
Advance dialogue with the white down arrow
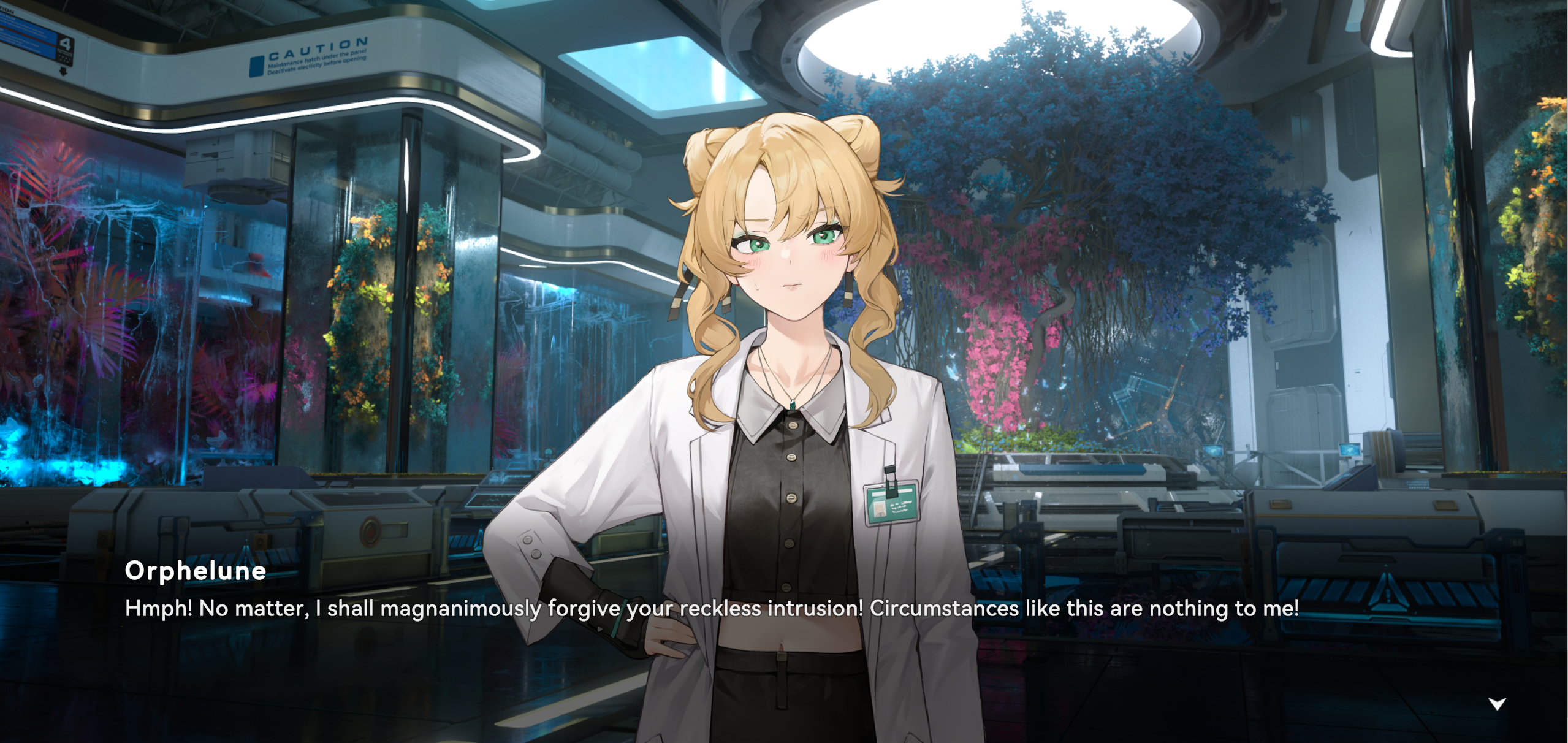(1497, 704)
